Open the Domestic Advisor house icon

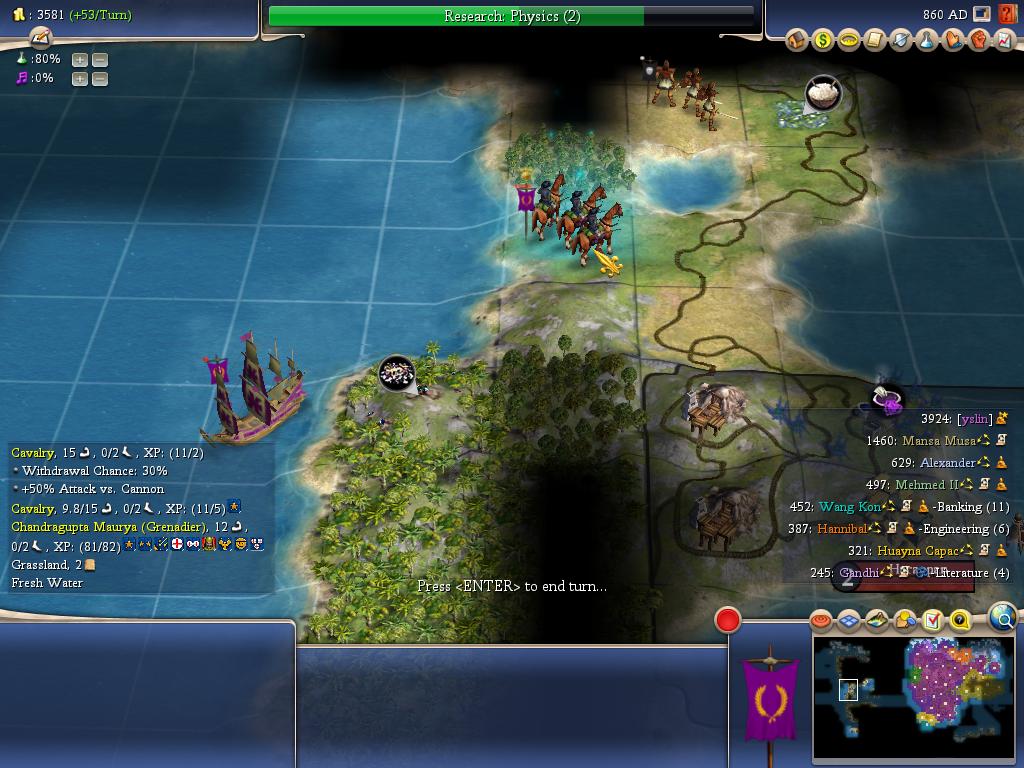point(797,40)
